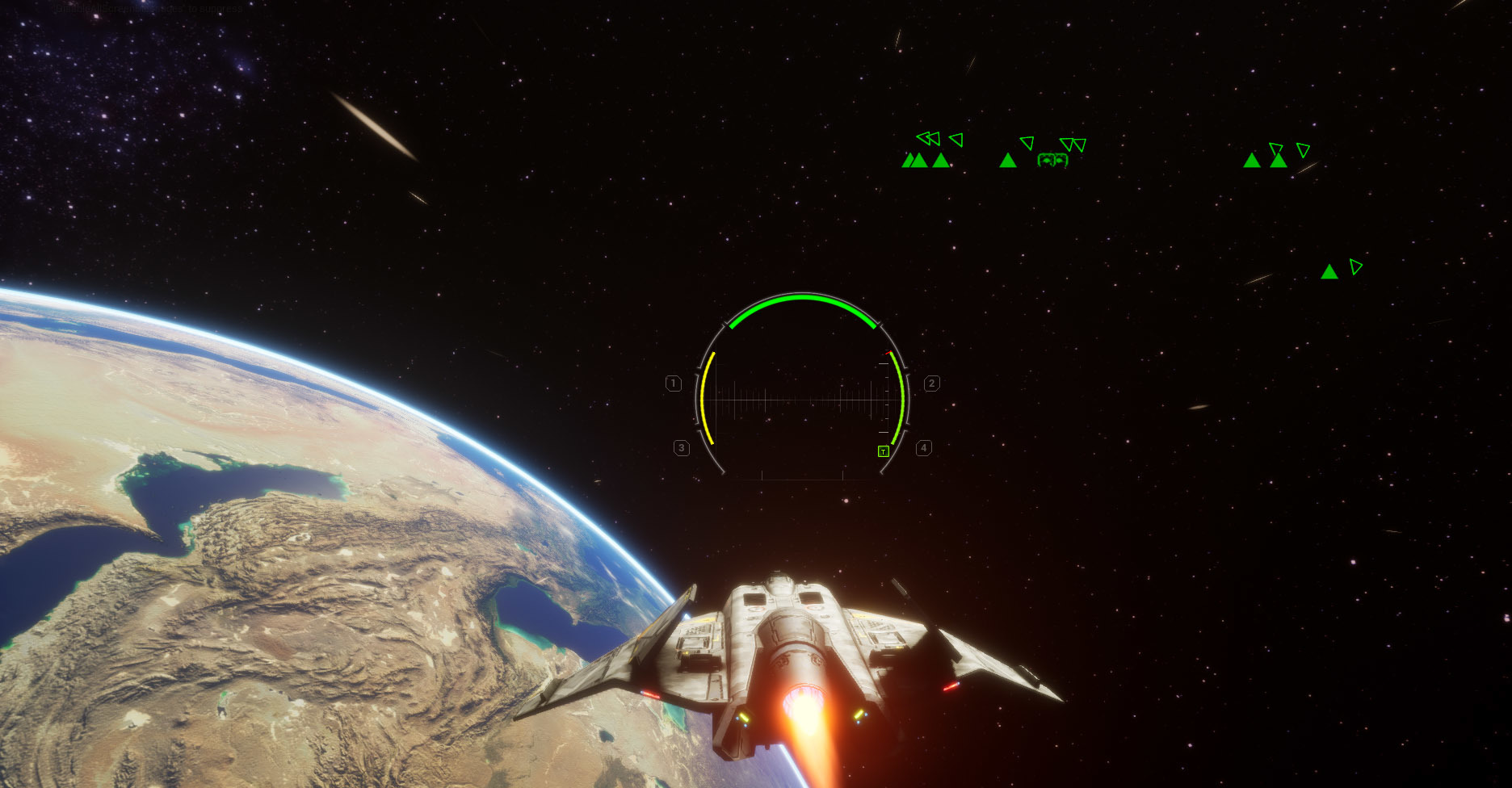Choose slot 4 beside the HUD ring
The width and height of the screenshot is (1512, 788).
tap(923, 447)
